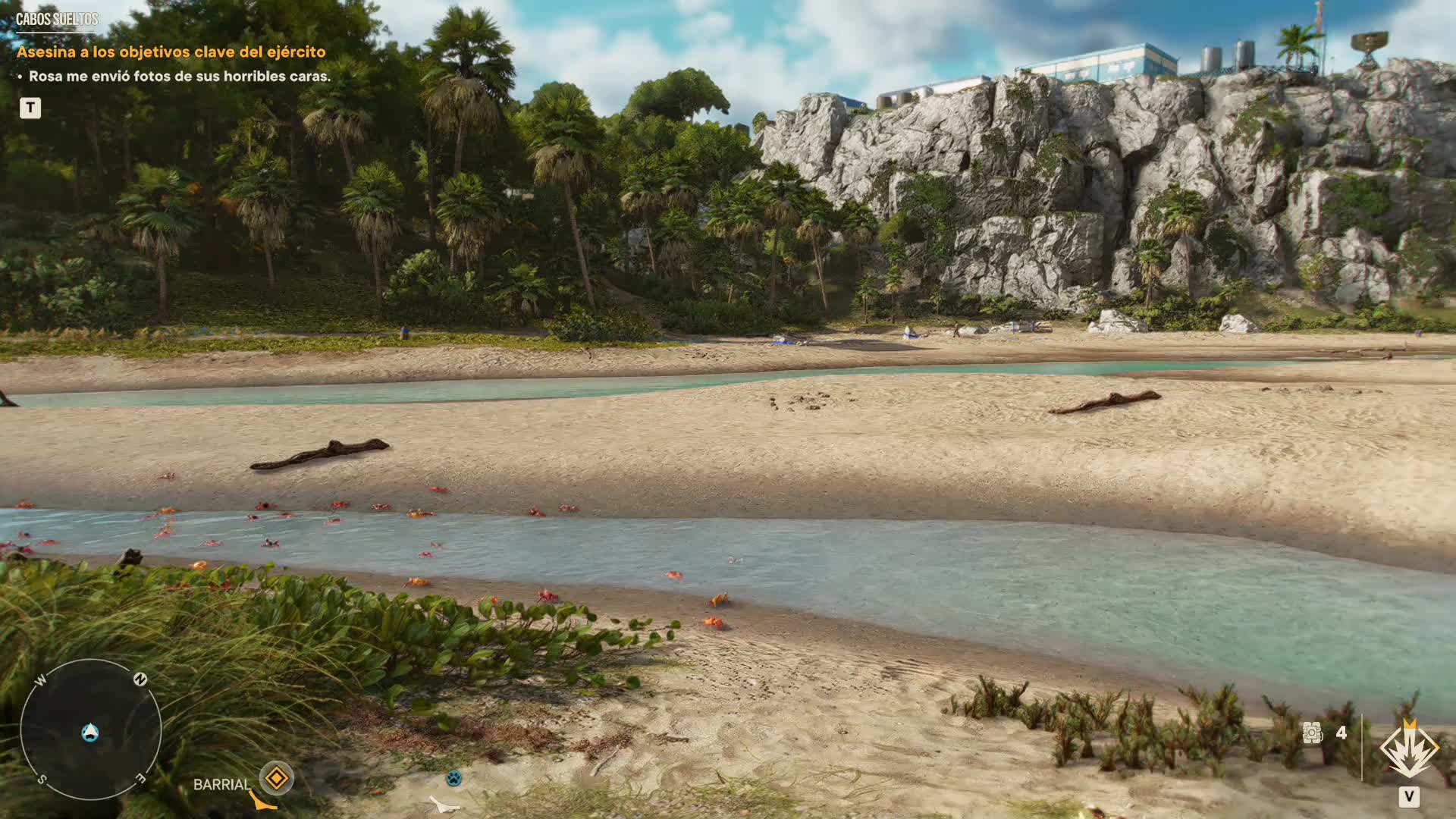Open the BARRIAL fast travel diamond icon

276,778
